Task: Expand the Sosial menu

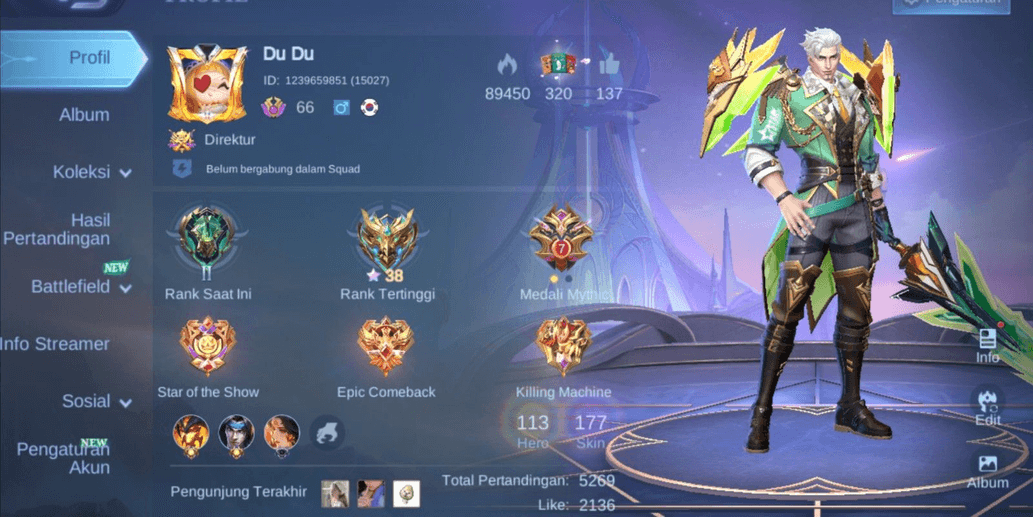Action: pyautogui.click(x=95, y=401)
